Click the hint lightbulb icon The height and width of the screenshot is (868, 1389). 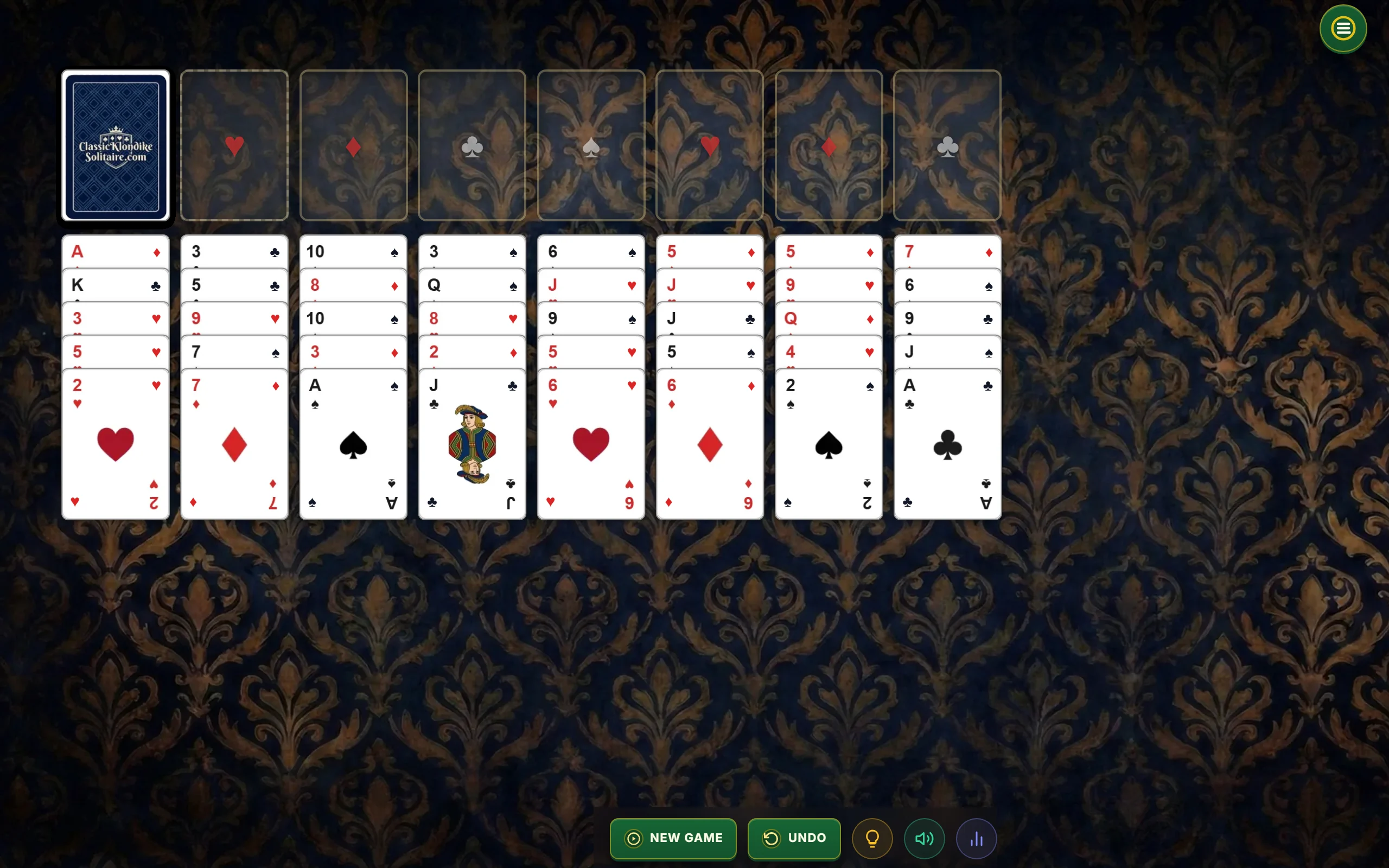click(x=872, y=838)
